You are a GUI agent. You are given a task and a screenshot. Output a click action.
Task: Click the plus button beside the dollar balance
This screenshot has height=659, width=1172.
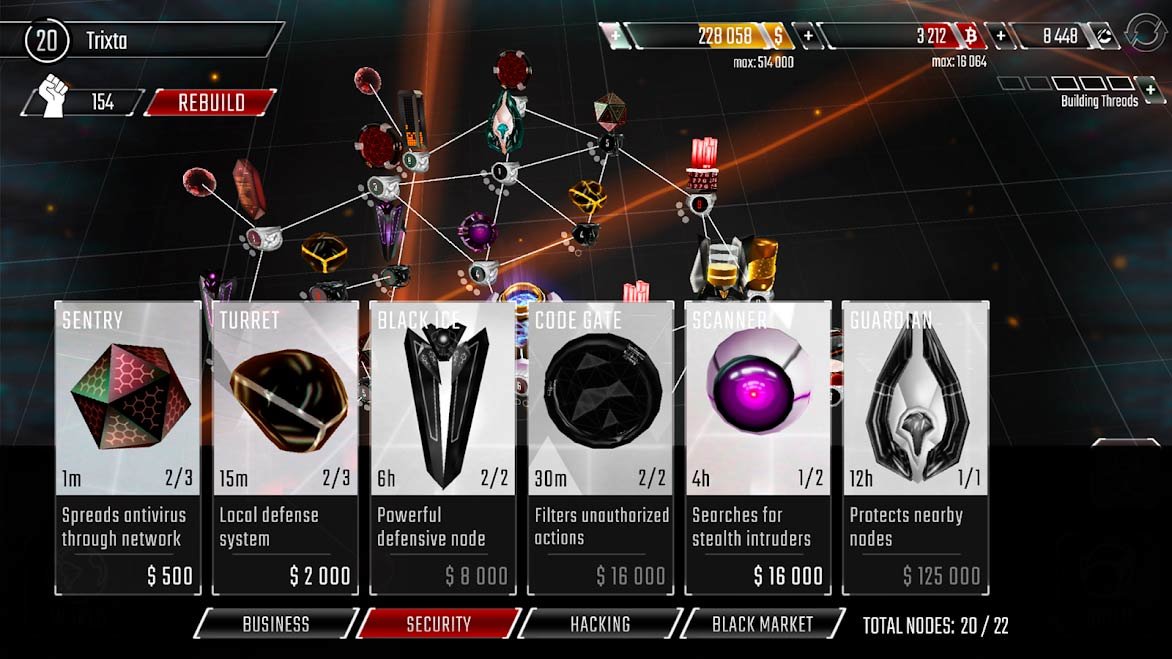pyautogui.click(x=616, y=36)
